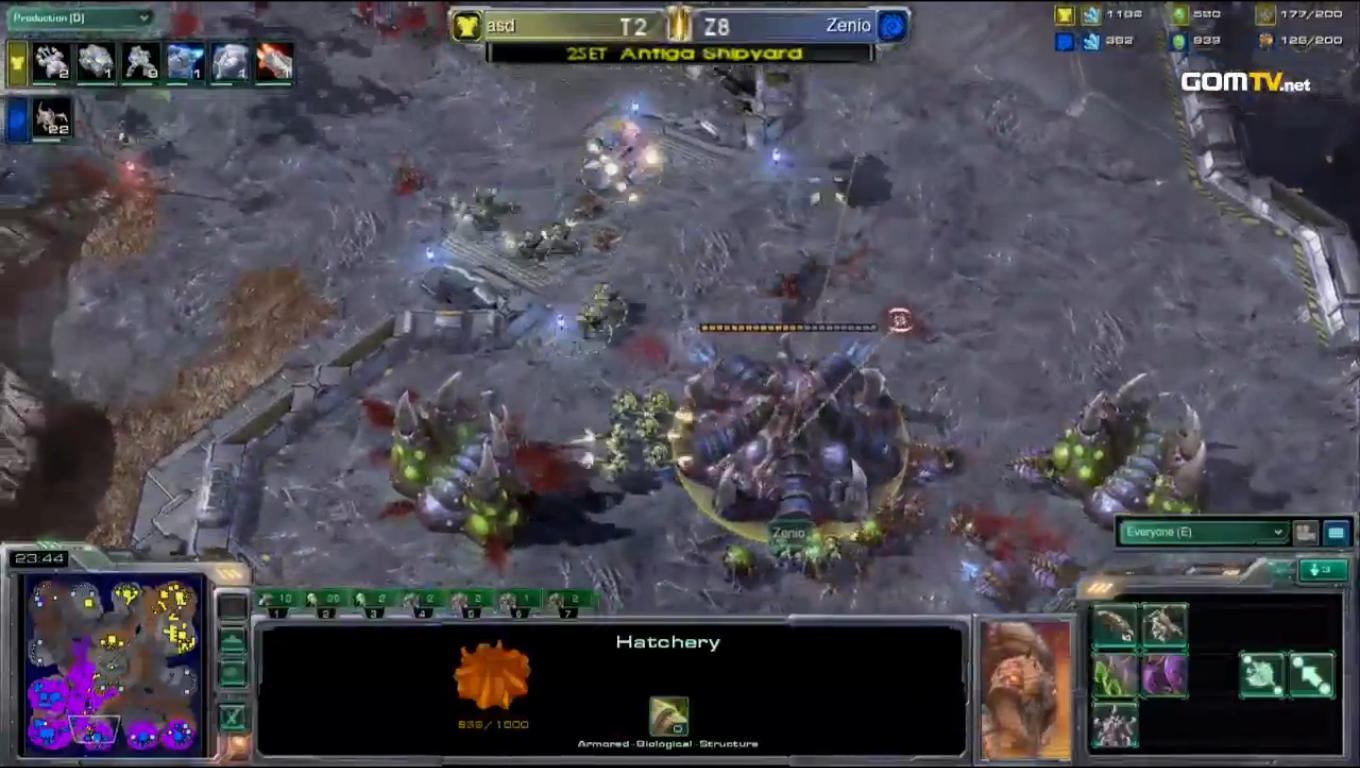Image resolution: width=1360 pixels, height=768 pixels.
Task: Select control group 2 tab
Action: pos(326,602)
